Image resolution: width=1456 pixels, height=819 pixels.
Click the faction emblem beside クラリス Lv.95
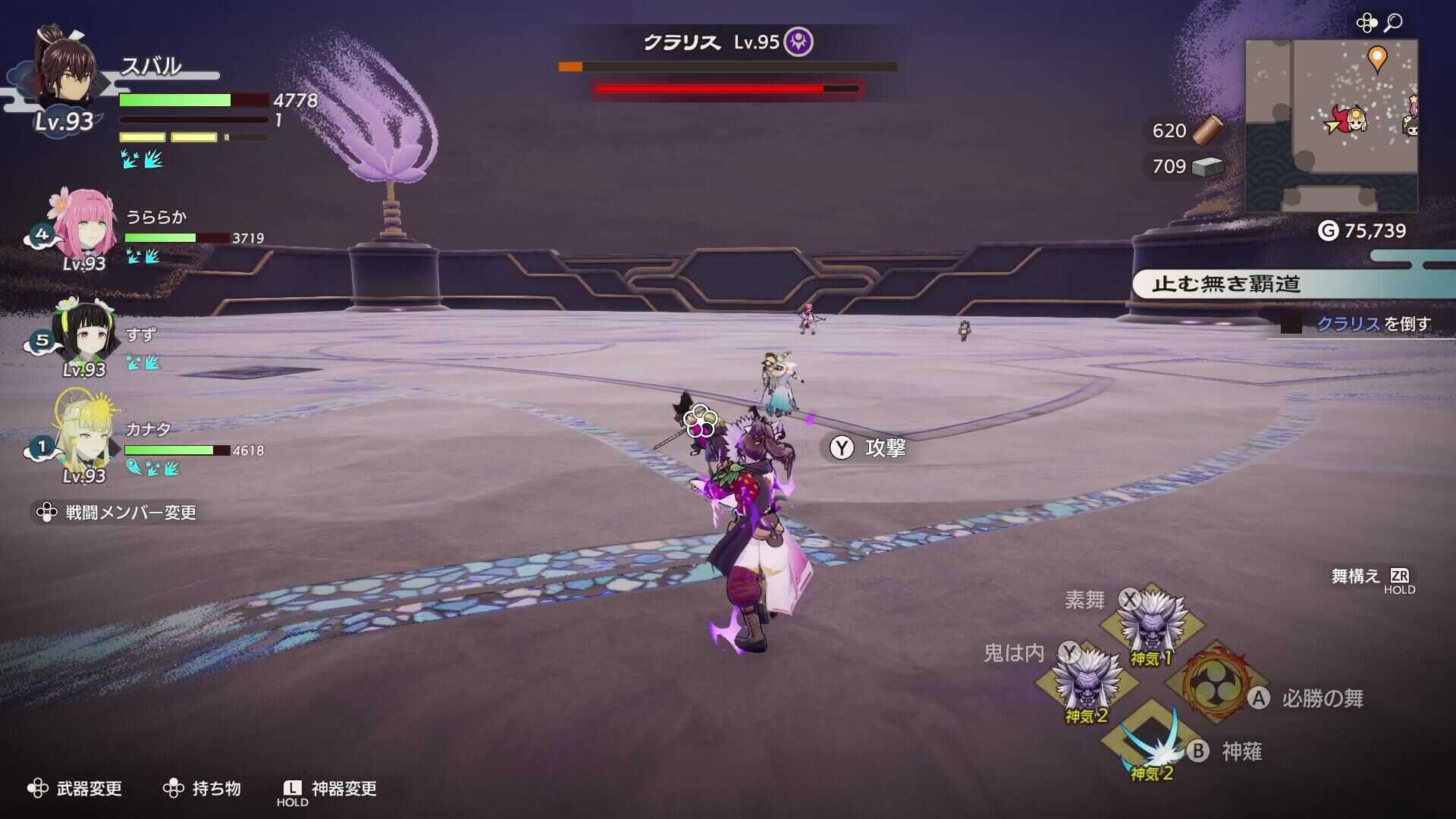(799, 42)
